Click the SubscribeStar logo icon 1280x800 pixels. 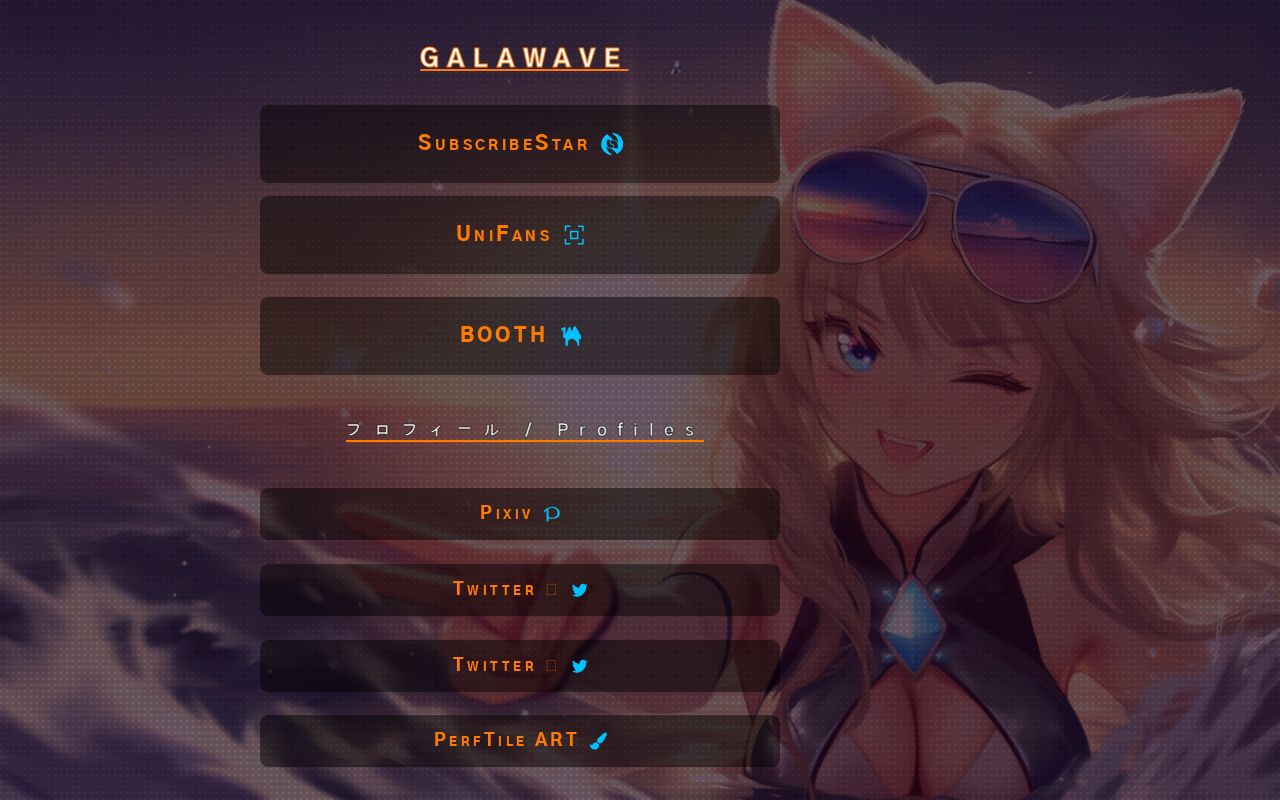(x=614, y=143)
